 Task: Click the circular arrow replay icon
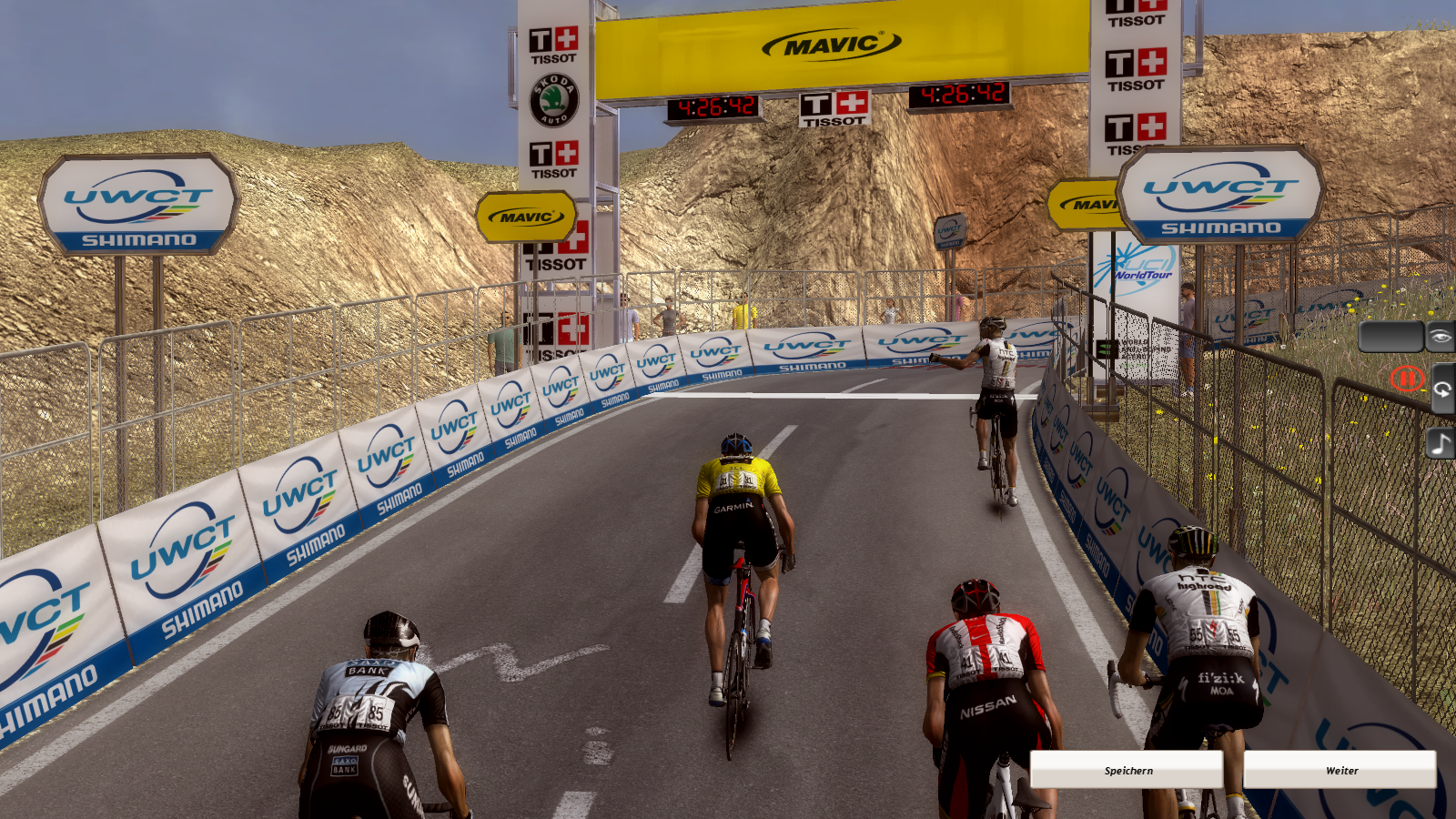1442,389
